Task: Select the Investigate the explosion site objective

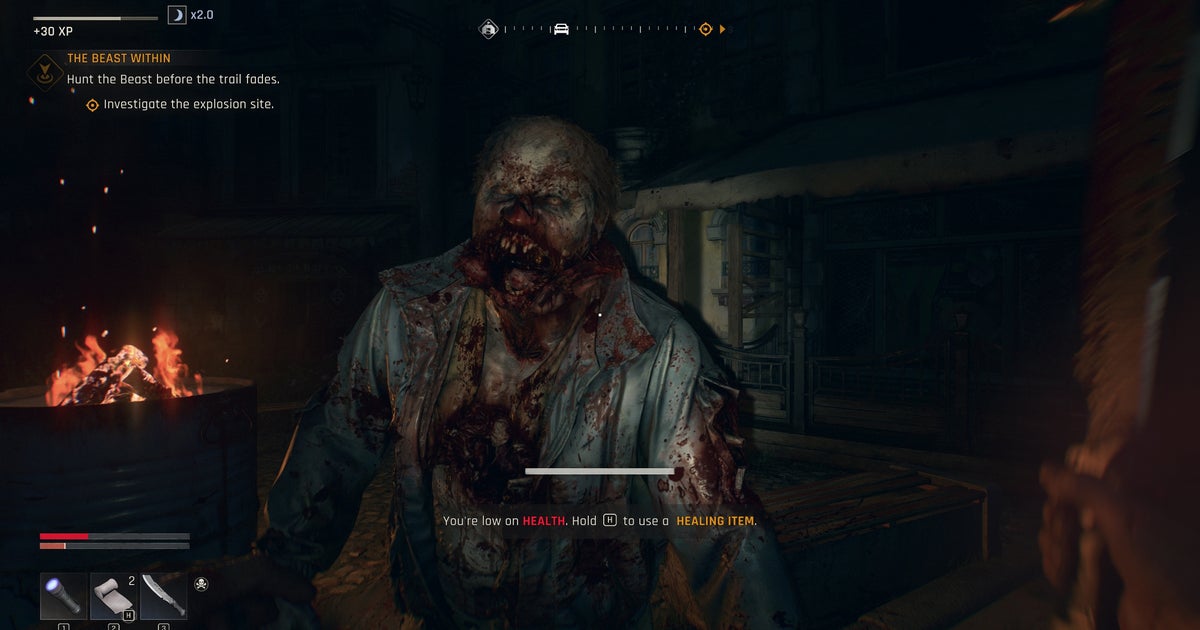Action: click(188, 104)
